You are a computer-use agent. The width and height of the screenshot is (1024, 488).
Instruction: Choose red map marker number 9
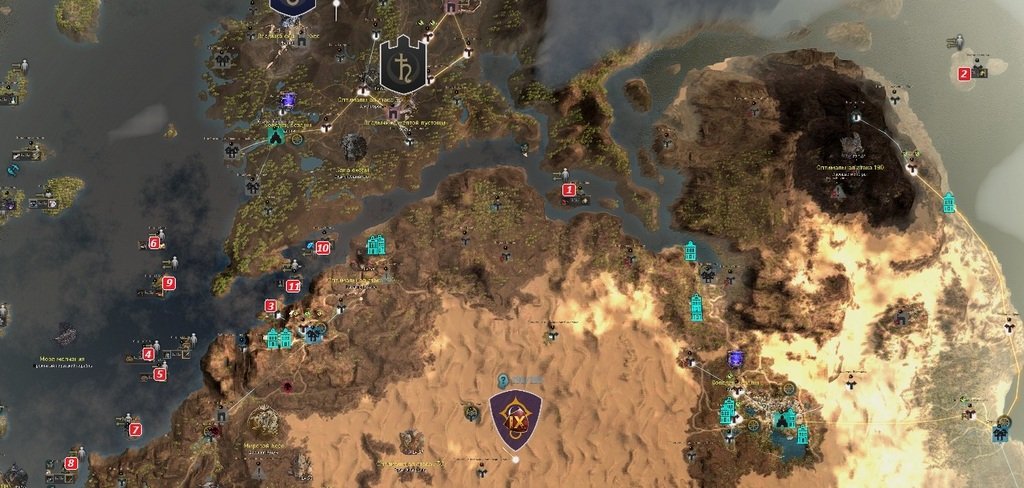169,283
